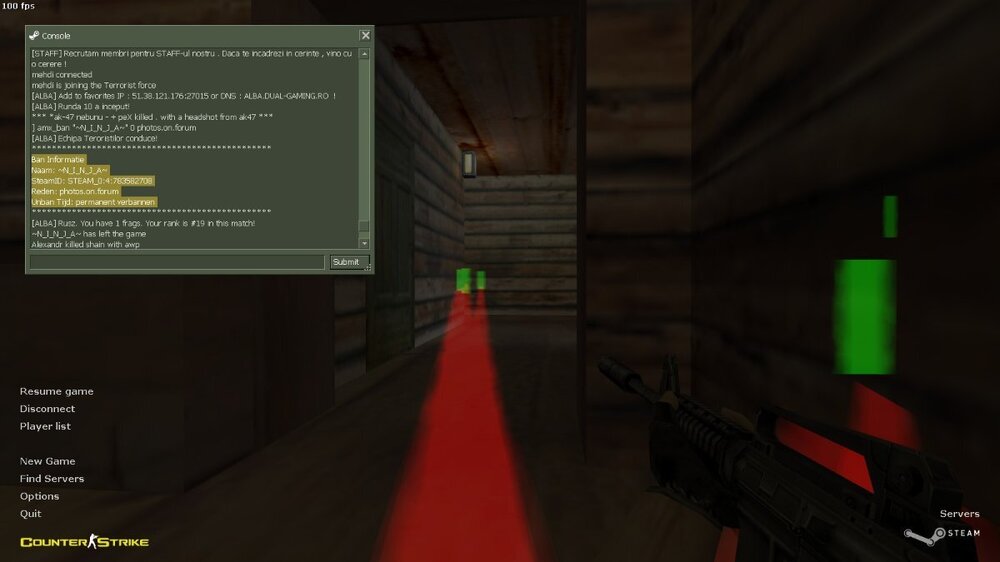This screenshot has height=562, width=1000.
Task: Disconnect from the current server
Action: pos(47,409)
